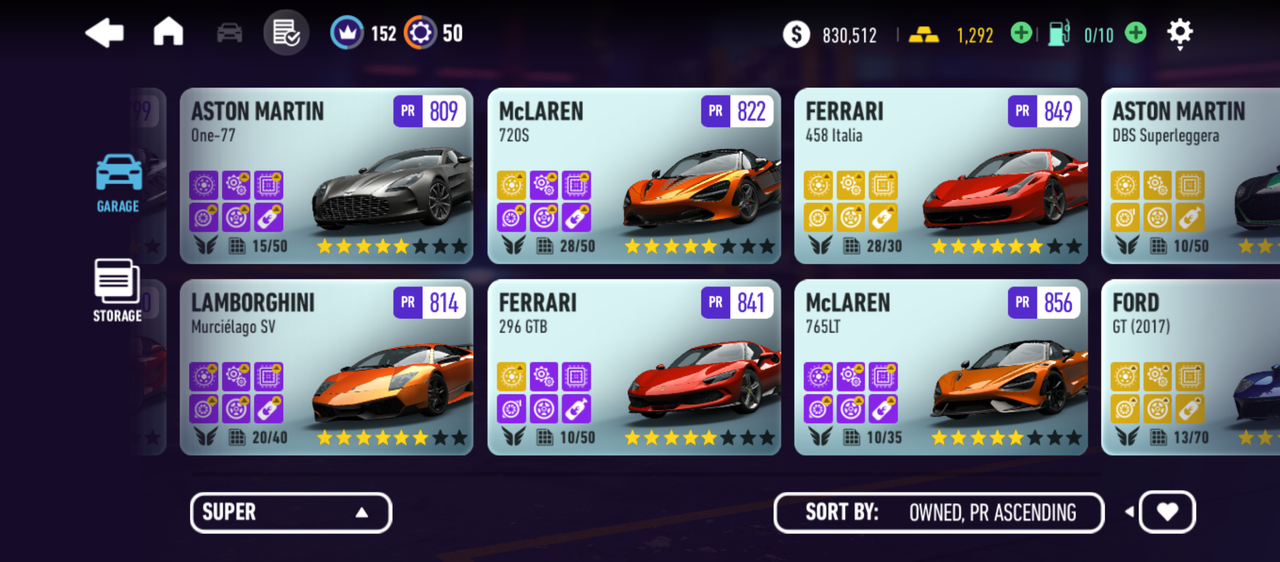The width and height of the screenshot is (1280, 562).
Task: Add more gold bars
Action: pos(1021,34)
